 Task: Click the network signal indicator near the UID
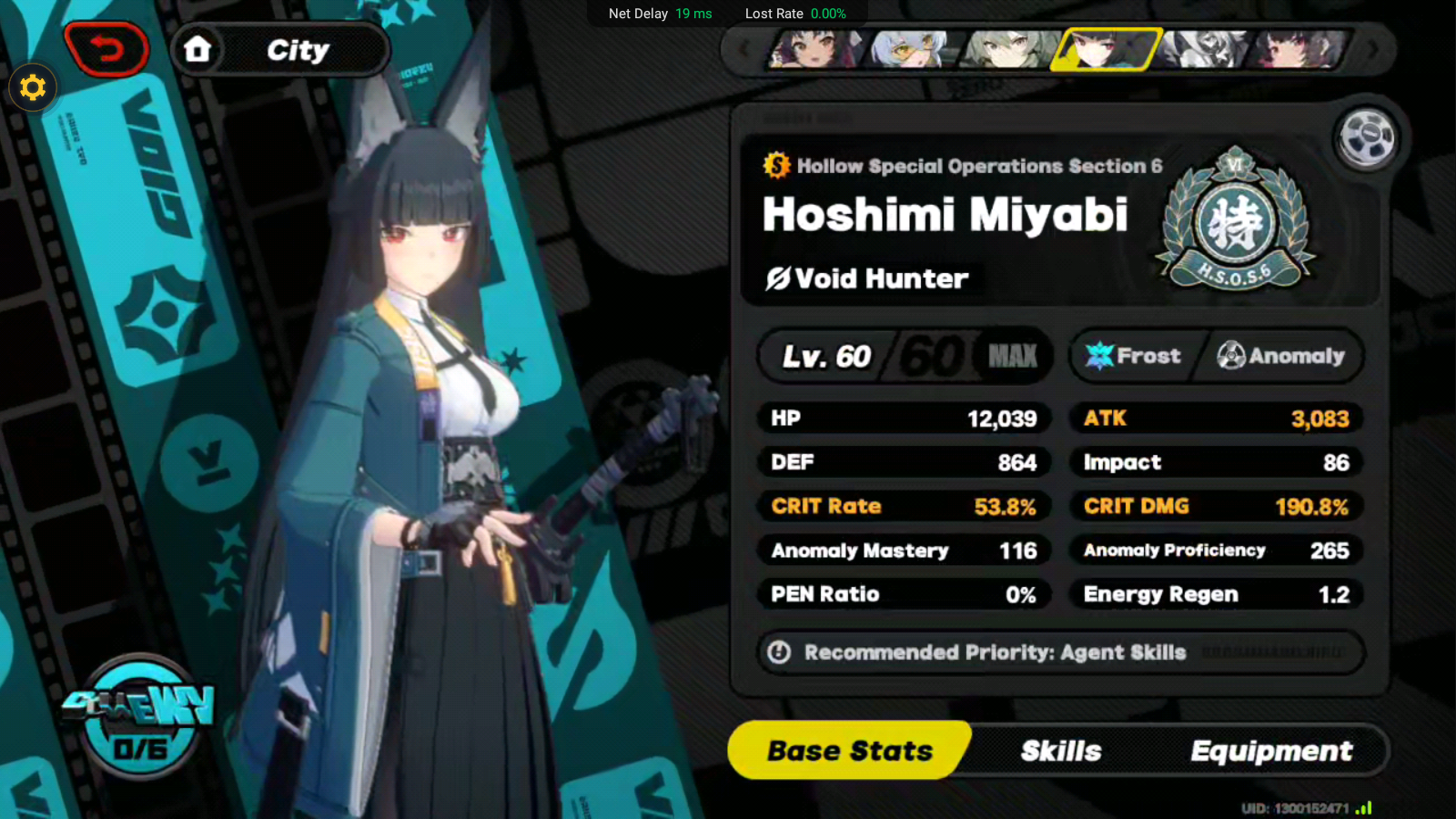1365,806
